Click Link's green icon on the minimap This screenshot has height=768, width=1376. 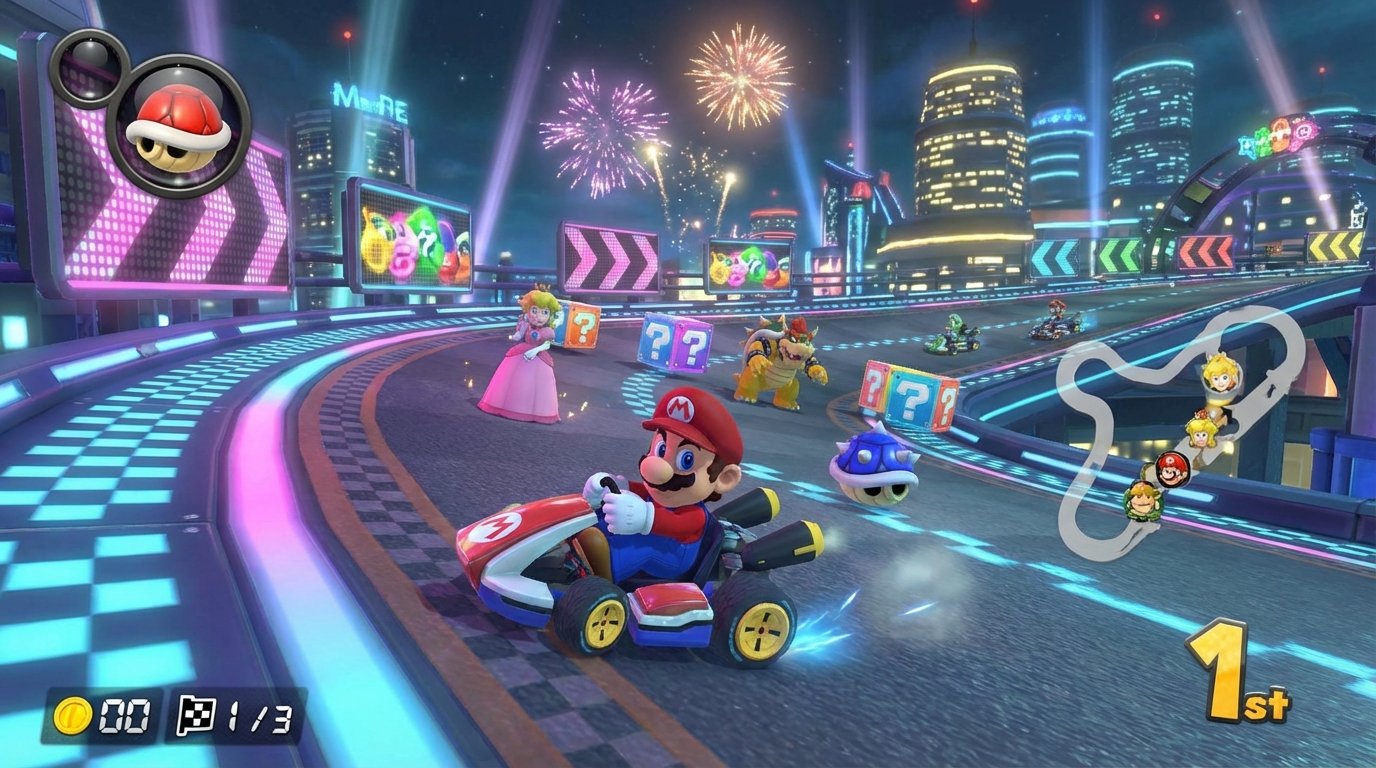pyautogui.click(x=1144, y=500)
